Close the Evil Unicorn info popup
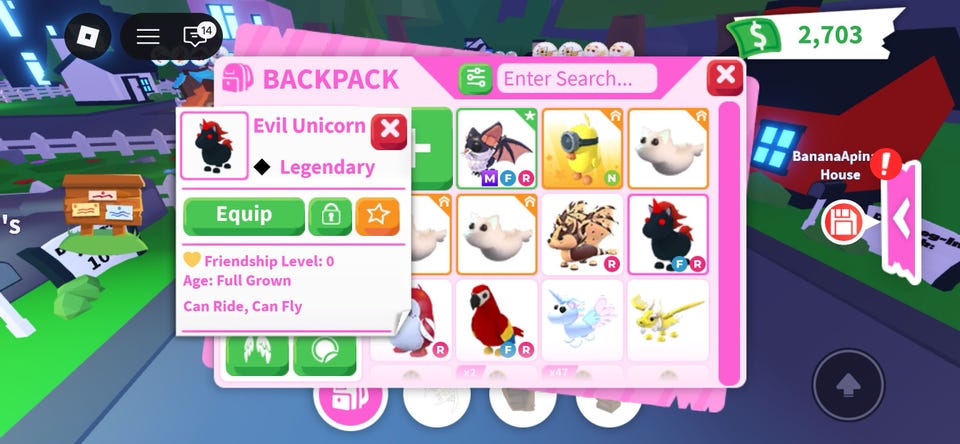Image resolution: width=960 pixels, height=444 pixels. pyautogui.click(x=388, y=130)
